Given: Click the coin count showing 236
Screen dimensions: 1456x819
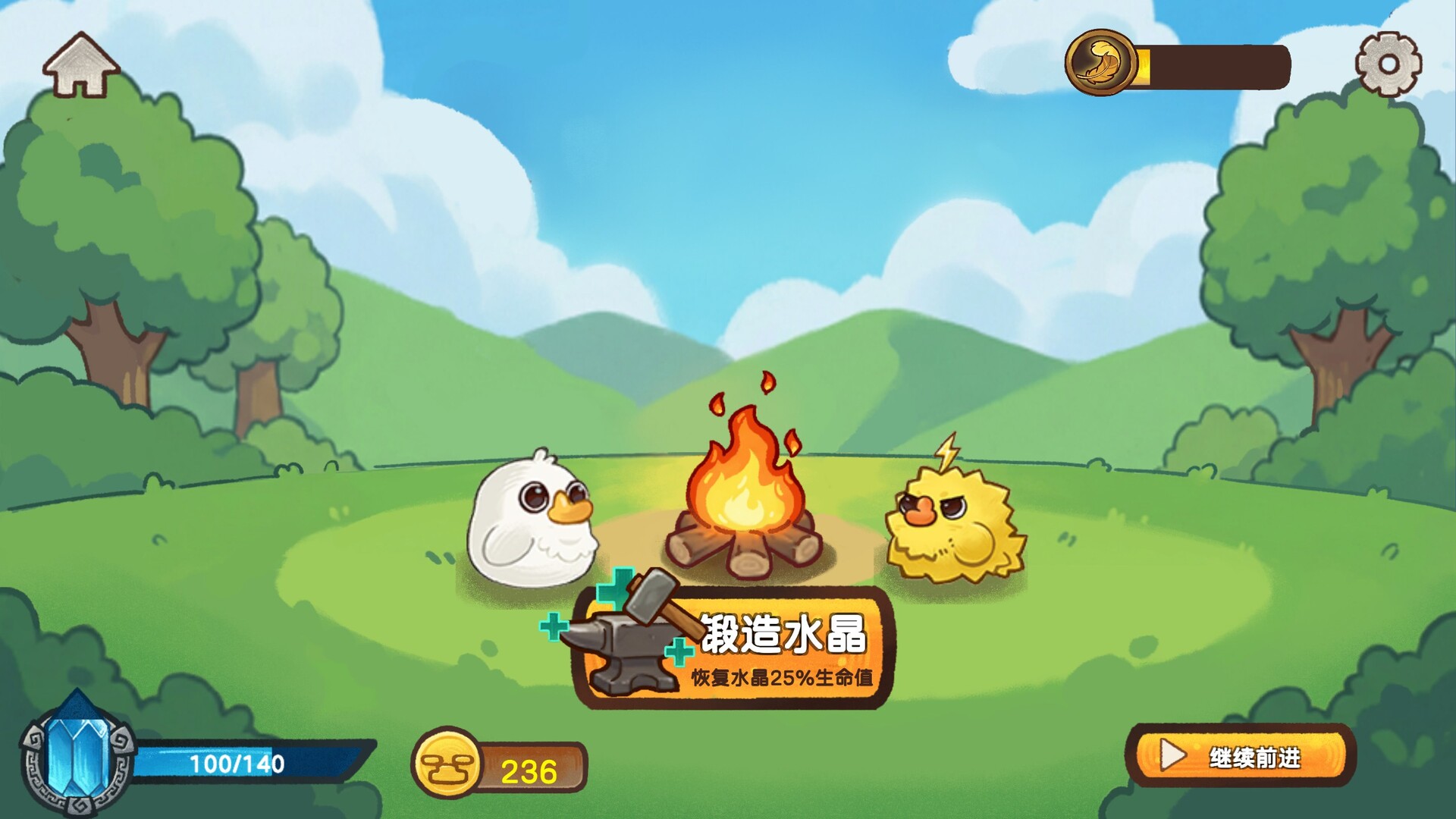Looking at the screenshot, I should pyautogui.click(x=527, y=772).
